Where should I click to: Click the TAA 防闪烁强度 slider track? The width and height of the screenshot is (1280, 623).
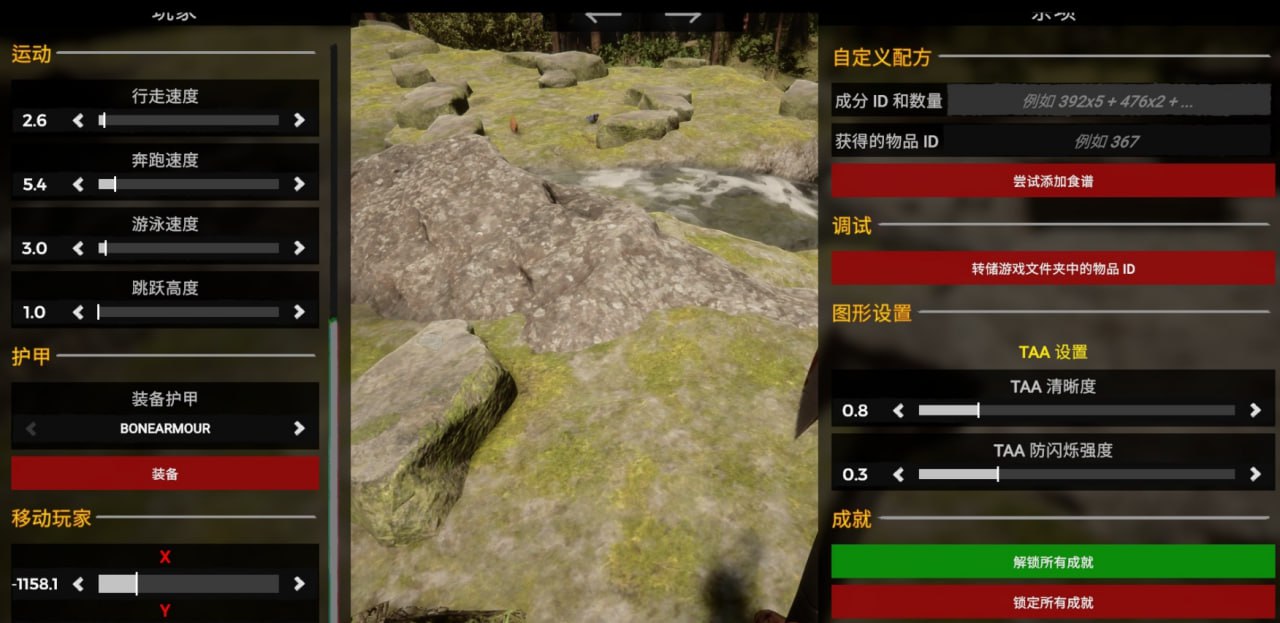click(x=1076, y=474)
